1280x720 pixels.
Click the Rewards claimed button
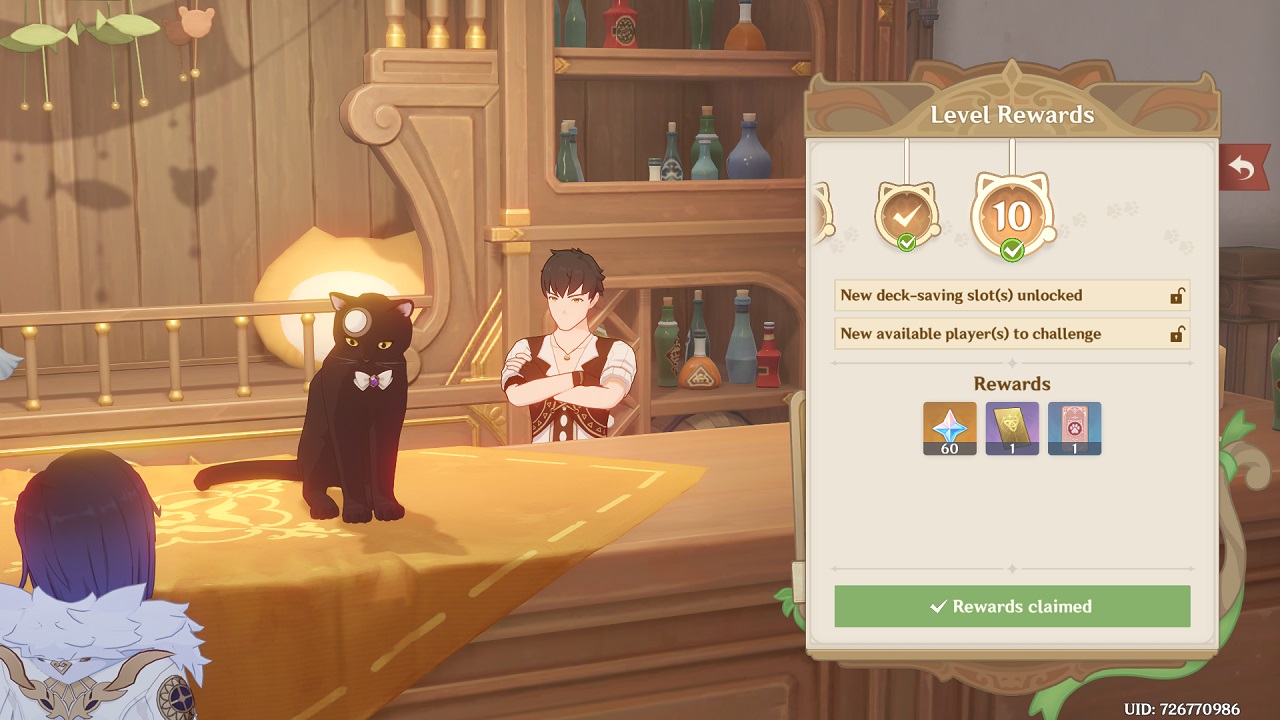pos(1012,606)
